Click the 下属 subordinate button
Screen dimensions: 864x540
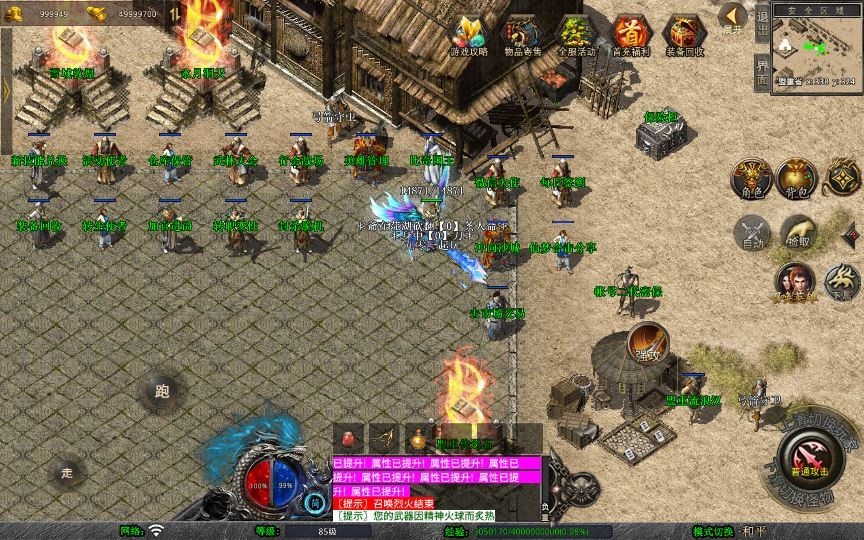pyautogui.click(x=842, y=281)
